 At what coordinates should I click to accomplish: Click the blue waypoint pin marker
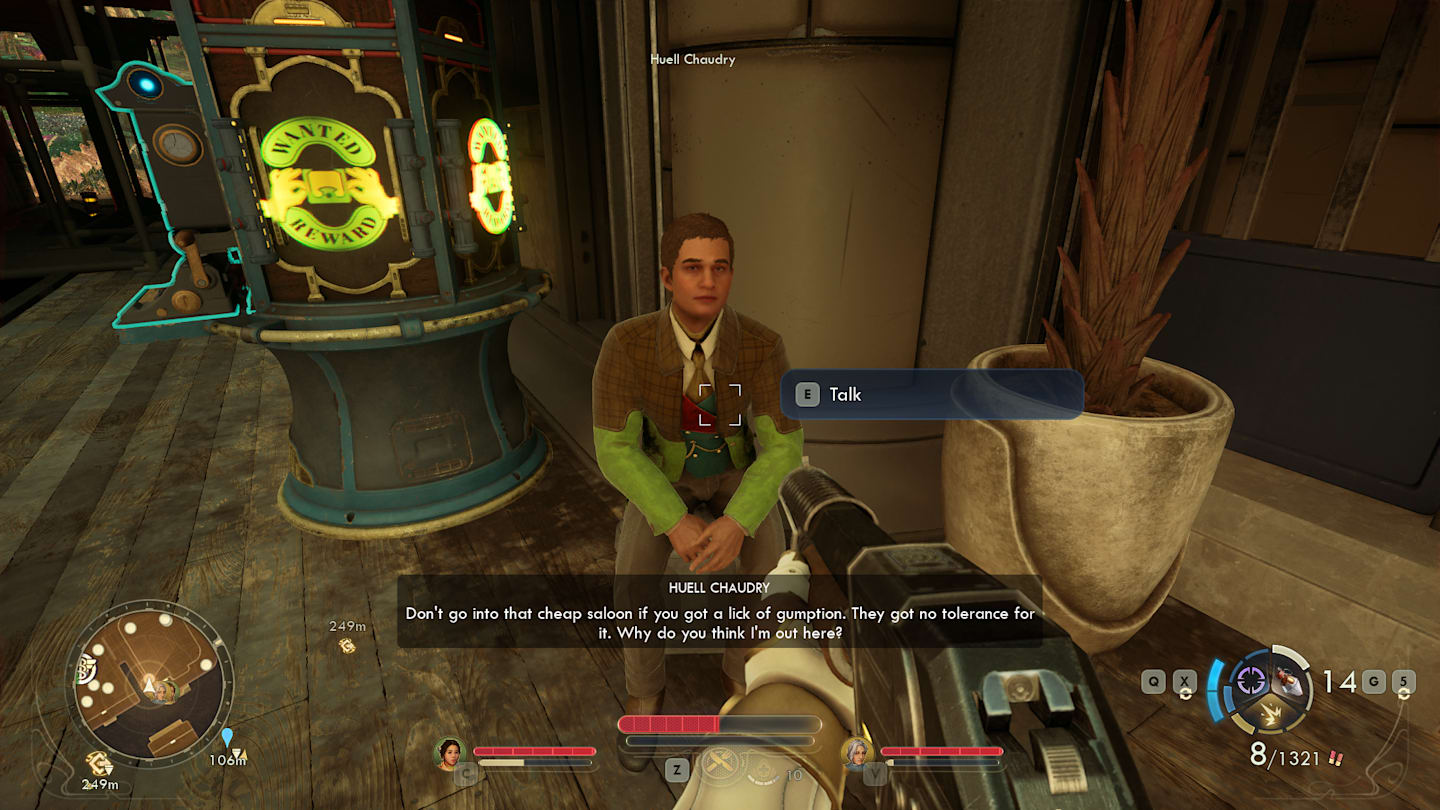(227, 738)
